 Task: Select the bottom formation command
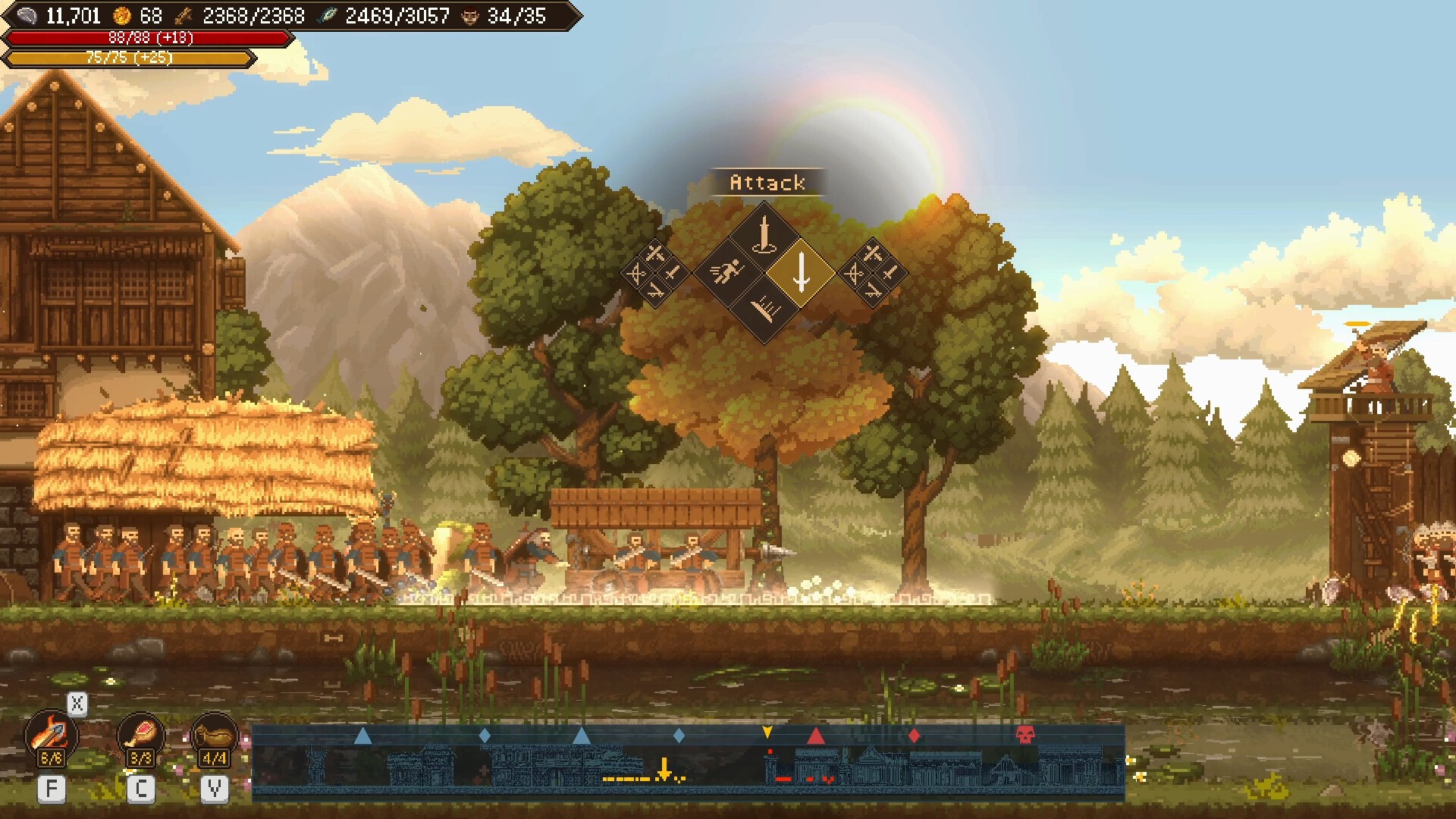pyautogui.click(x=764, y=309)
